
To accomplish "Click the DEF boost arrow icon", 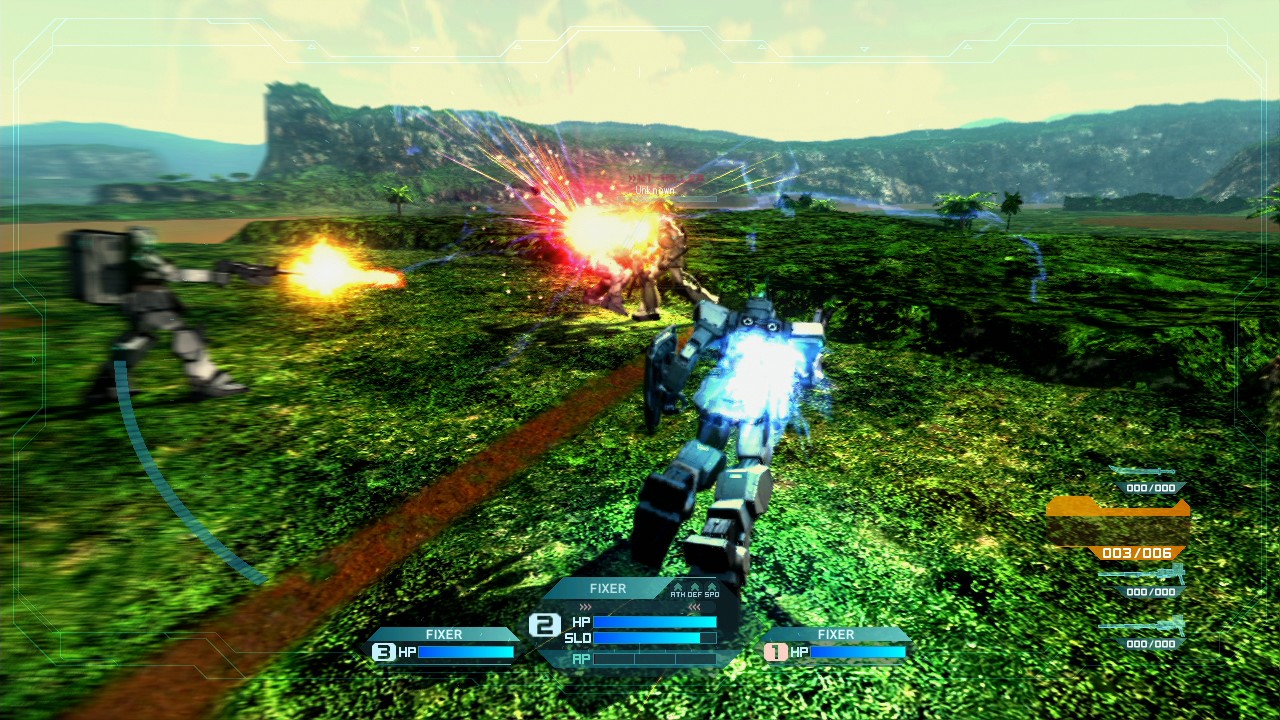I will click(x=694, y=587).
